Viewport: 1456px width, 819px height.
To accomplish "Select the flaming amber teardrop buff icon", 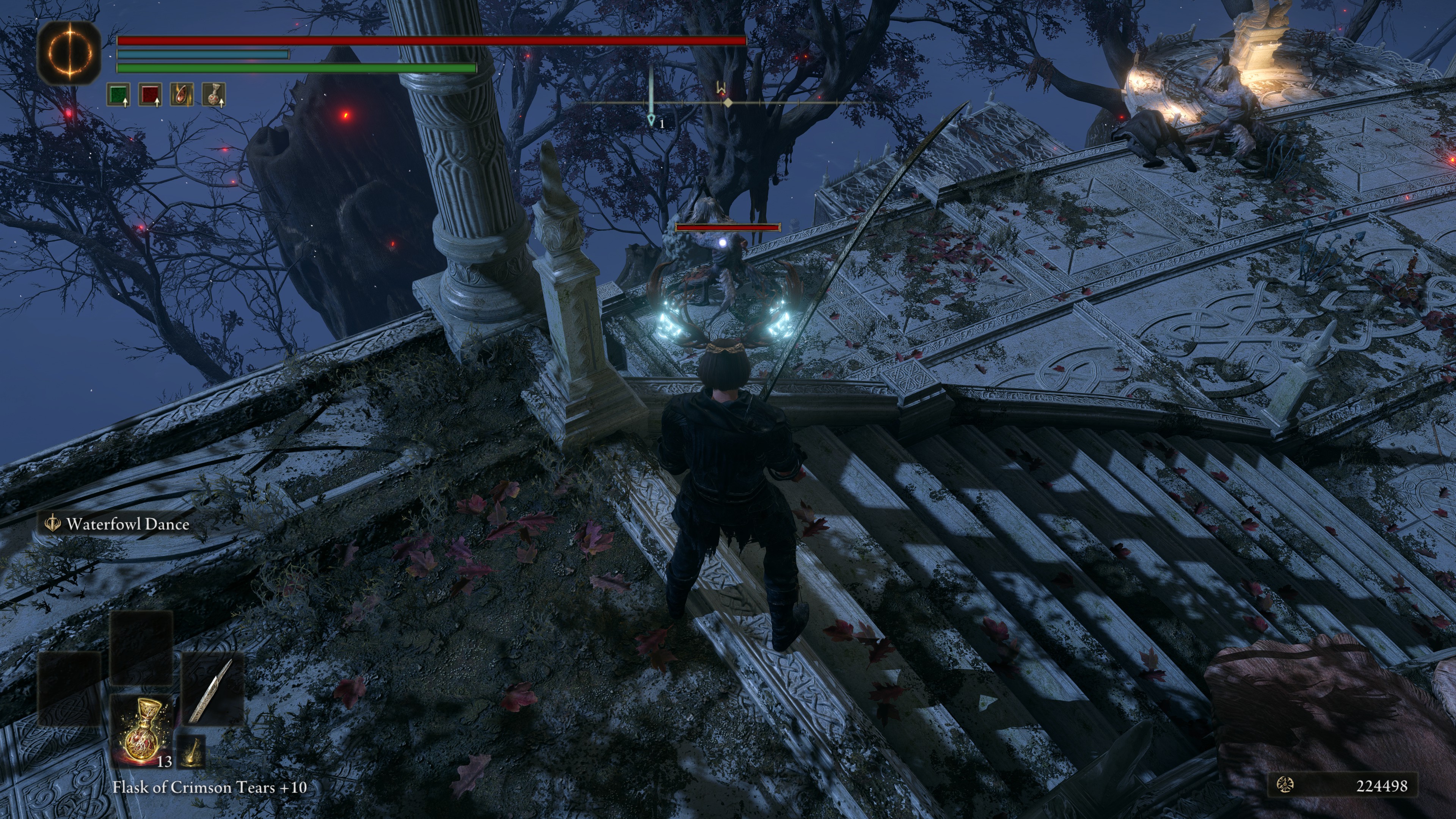I will pyautogui.click(x=182, y=95).
